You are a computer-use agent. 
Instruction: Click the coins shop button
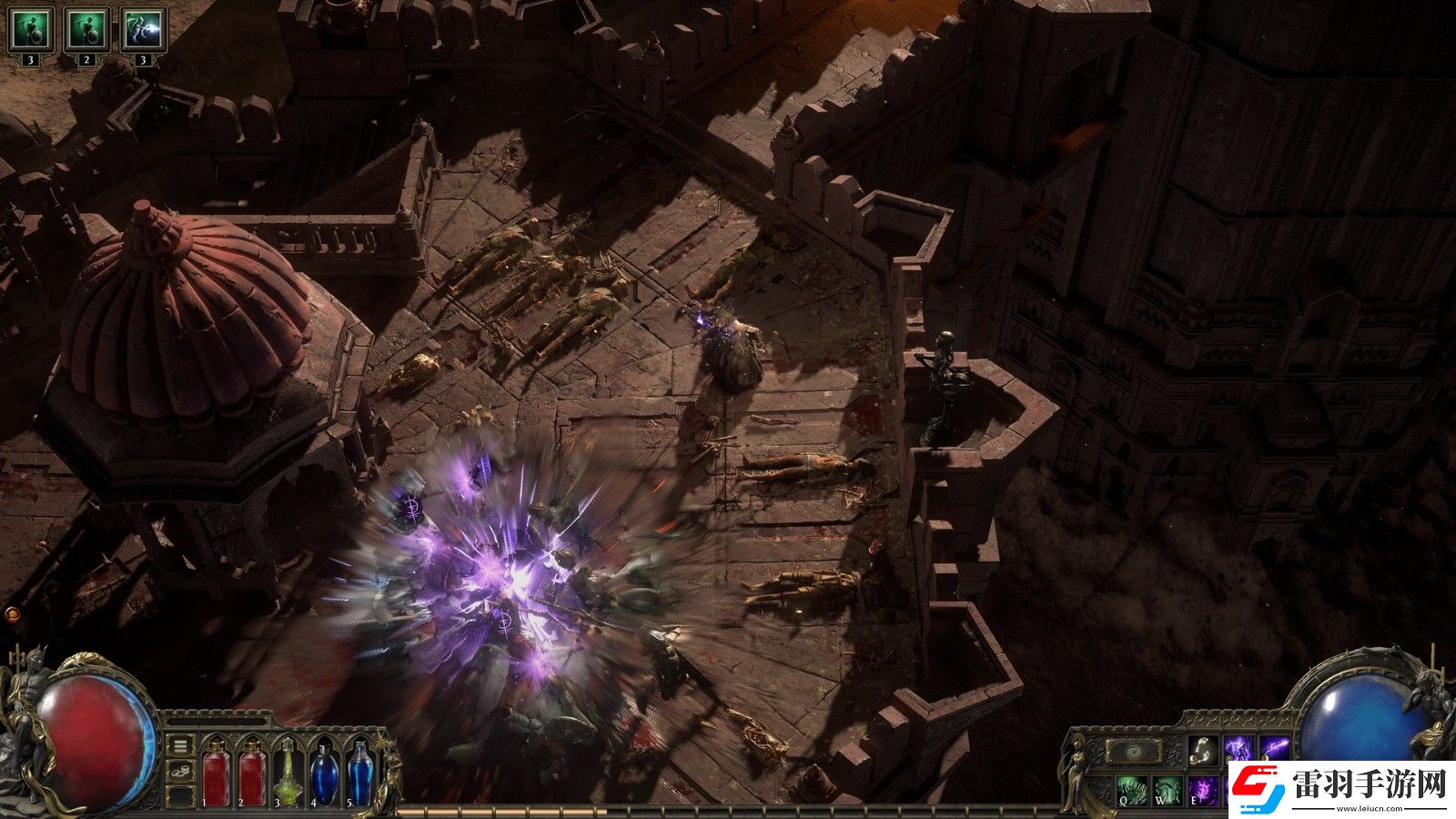pyautogui.click(x=181, y=772)
